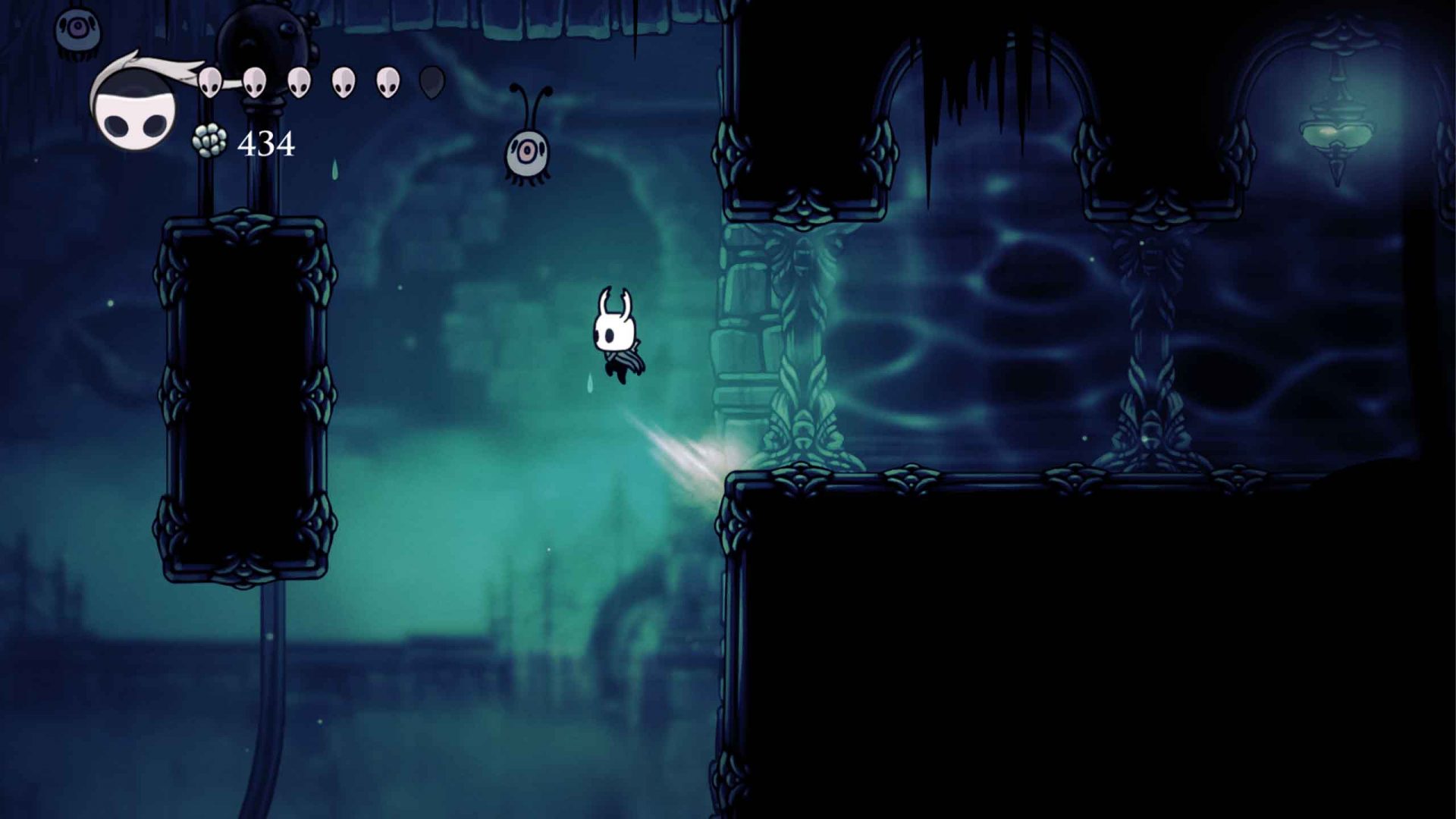Toggle the second health mask in the row
This screenshot has height=819, width=1456.
coord(256,80)
